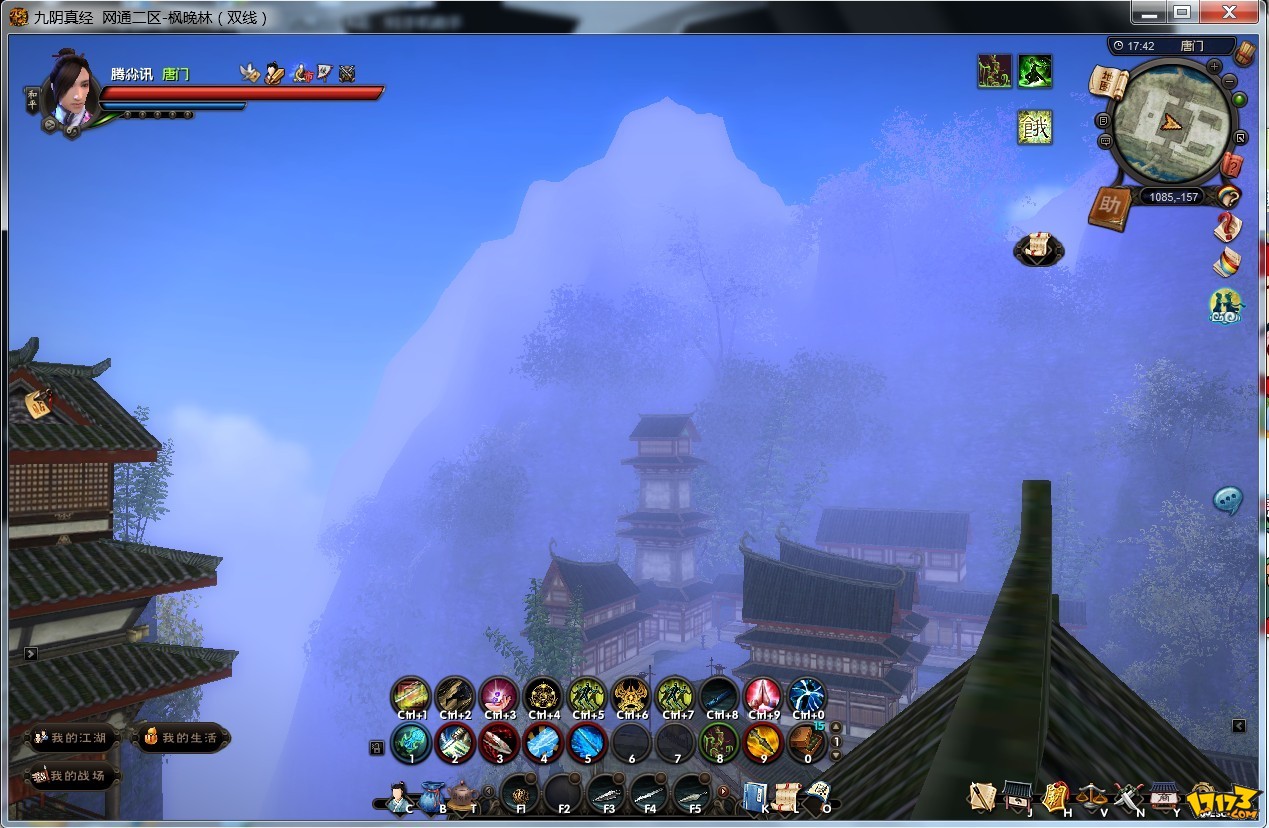Image resolution: width=1269 pixels, height=828 pixels.
Task: Click the minimap zoom-out minus button
Action: (x=1230, y=80)
